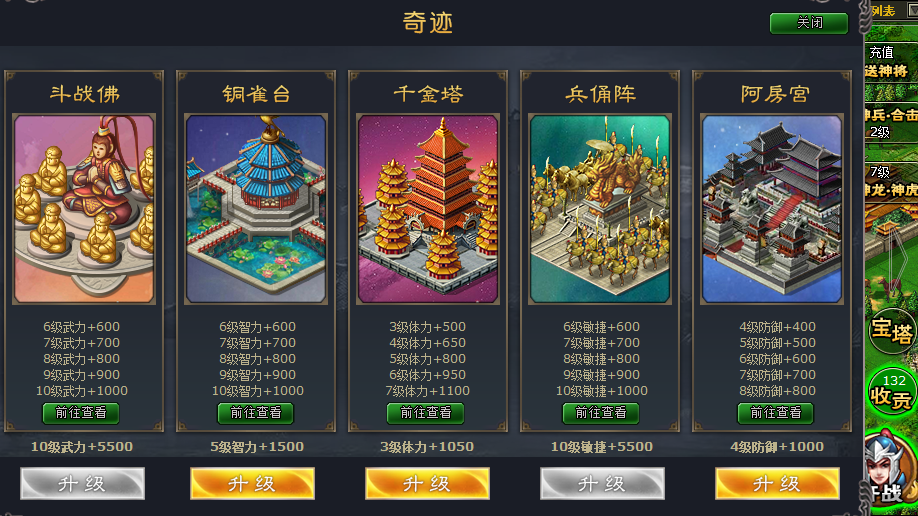Click the grey 升级 button below 斗战佛

(82, 483)
